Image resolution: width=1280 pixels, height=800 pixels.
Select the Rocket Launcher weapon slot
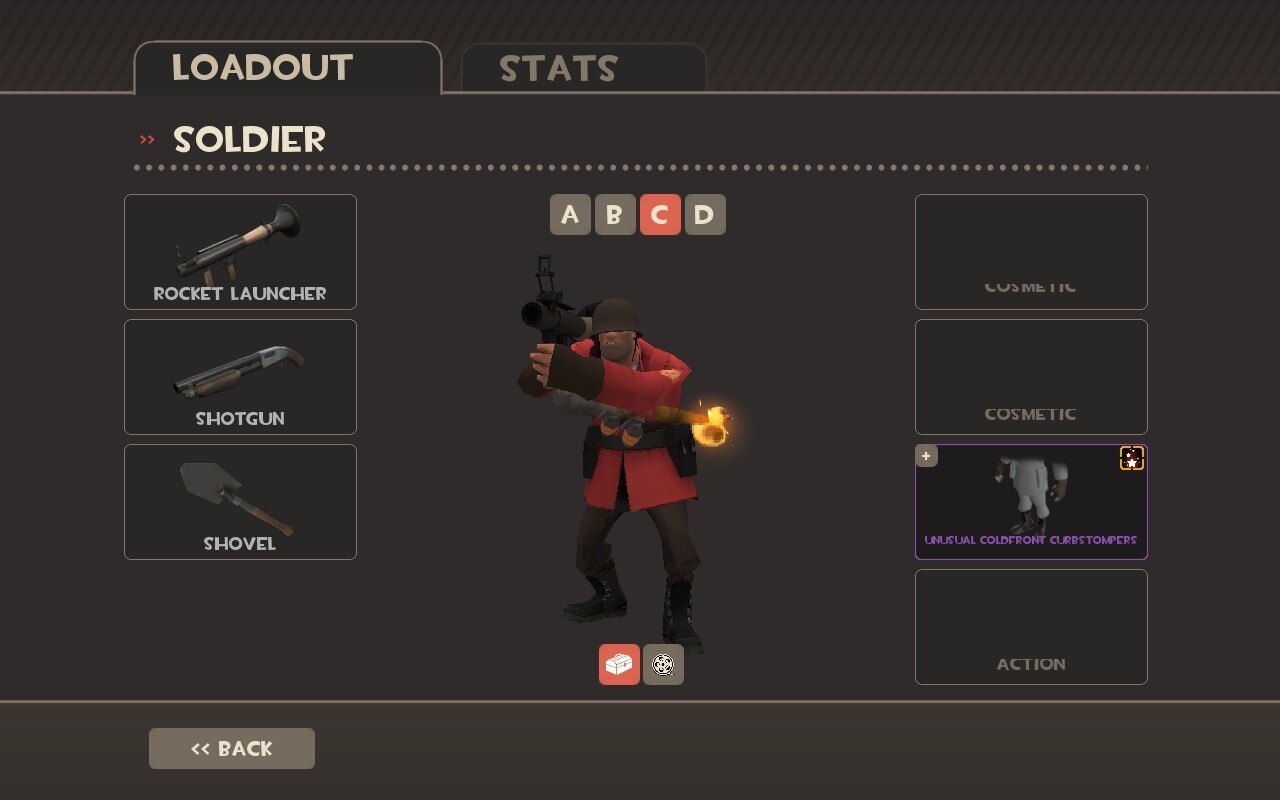240,252
